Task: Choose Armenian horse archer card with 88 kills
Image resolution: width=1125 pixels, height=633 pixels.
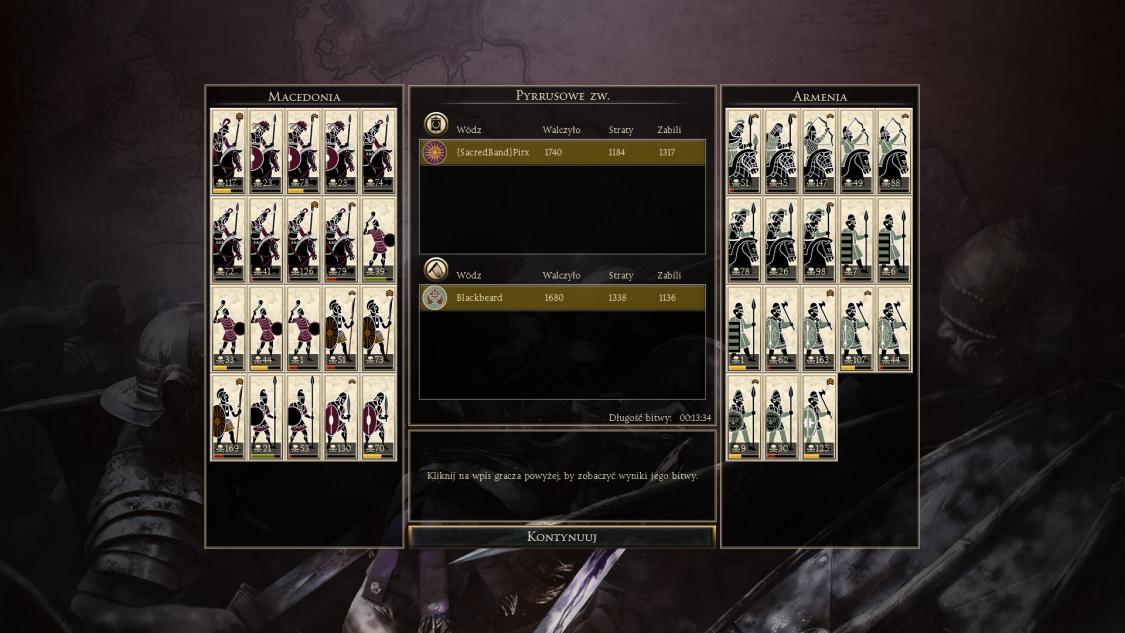Action: (894, 151)
